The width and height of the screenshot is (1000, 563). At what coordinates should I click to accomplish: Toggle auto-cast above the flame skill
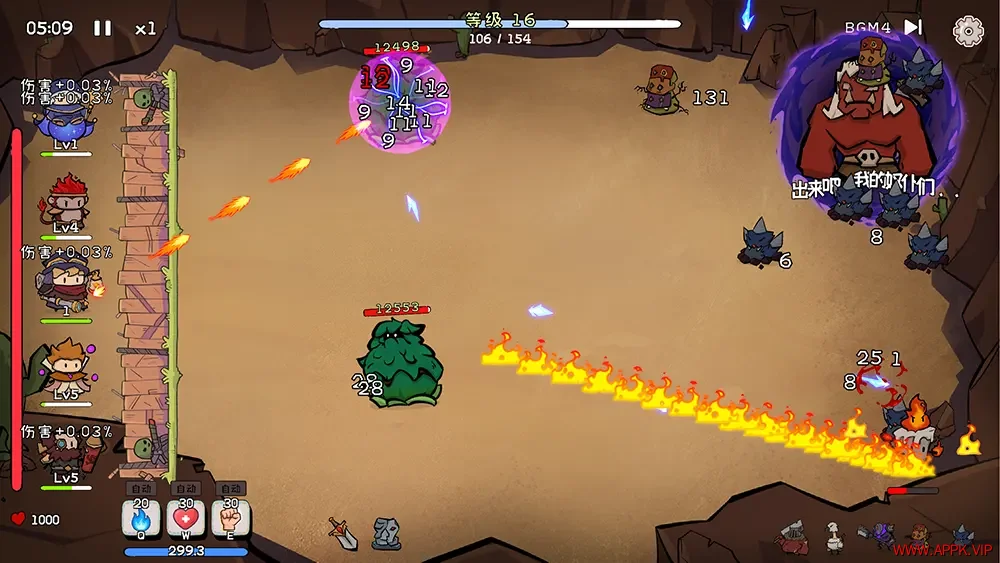pos(141,489)
